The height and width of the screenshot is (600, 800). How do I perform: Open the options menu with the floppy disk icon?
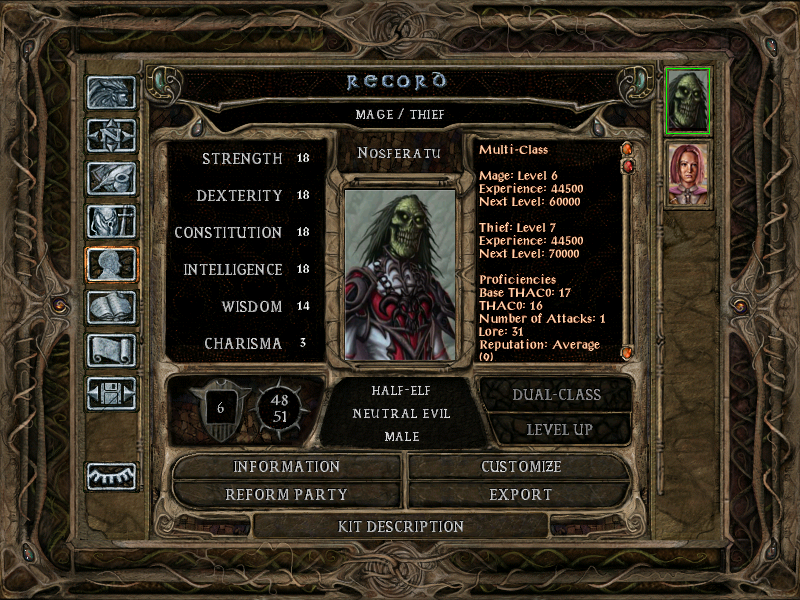pyautogui.click(x=111, y=393)
